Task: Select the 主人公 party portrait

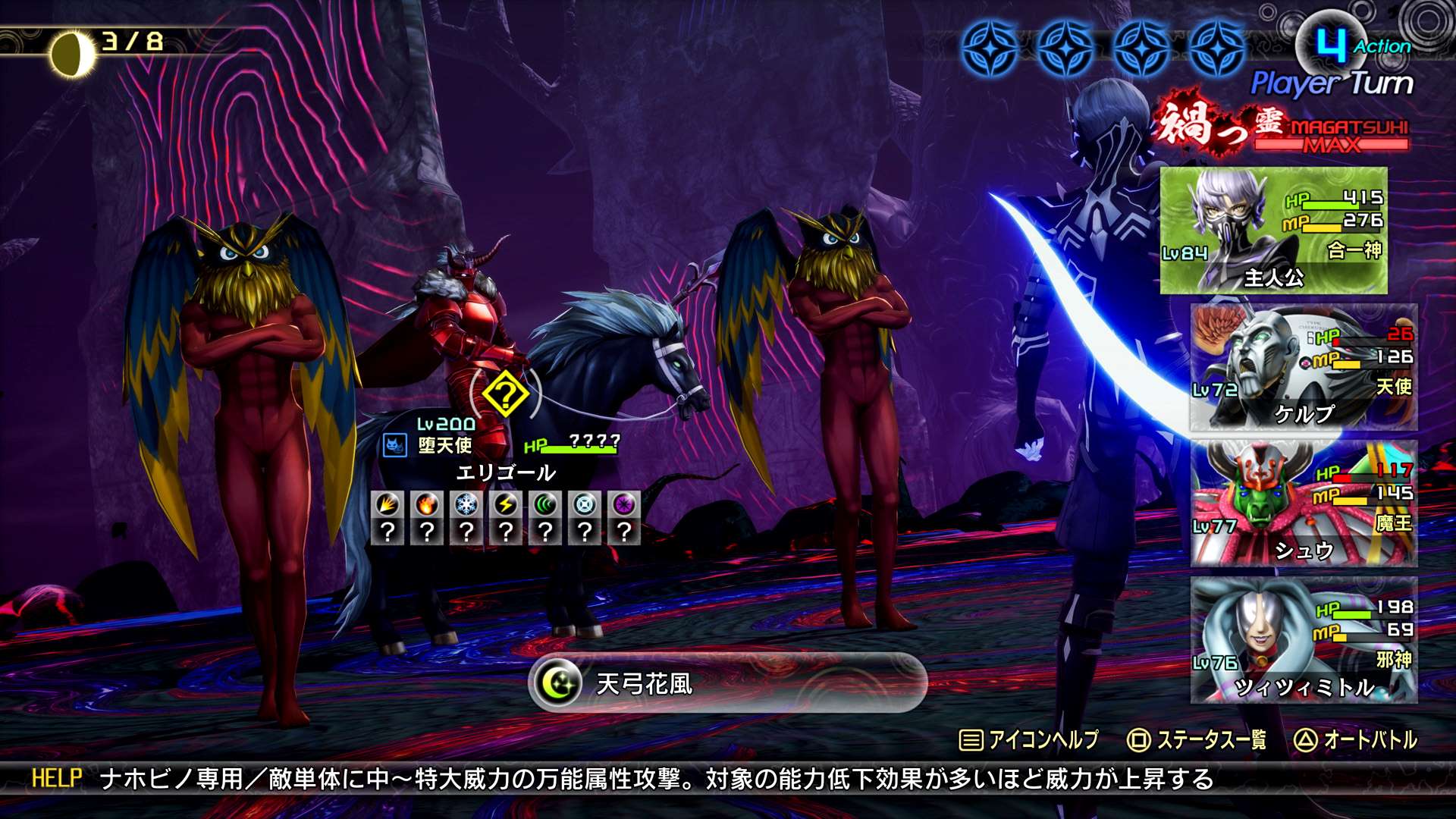Action: tap(1273, 231)
